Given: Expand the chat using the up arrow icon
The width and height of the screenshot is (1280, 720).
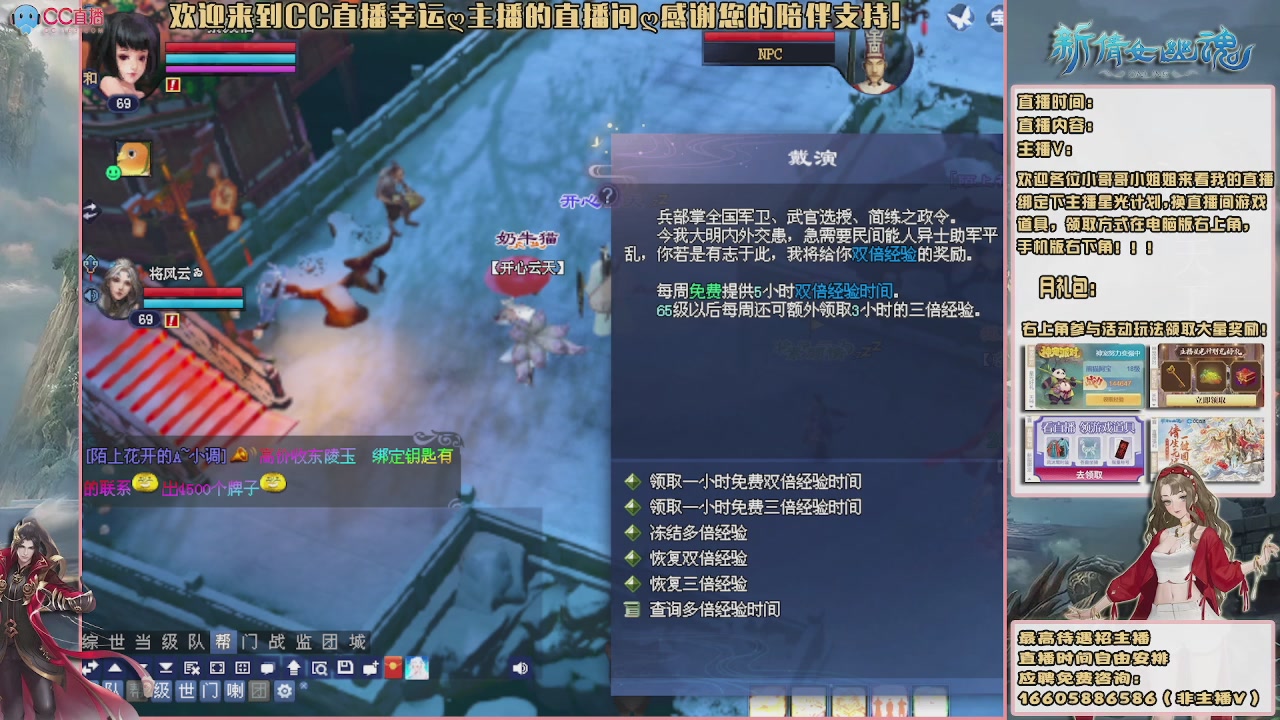Looking at the screenshot, I should (293, 669).
